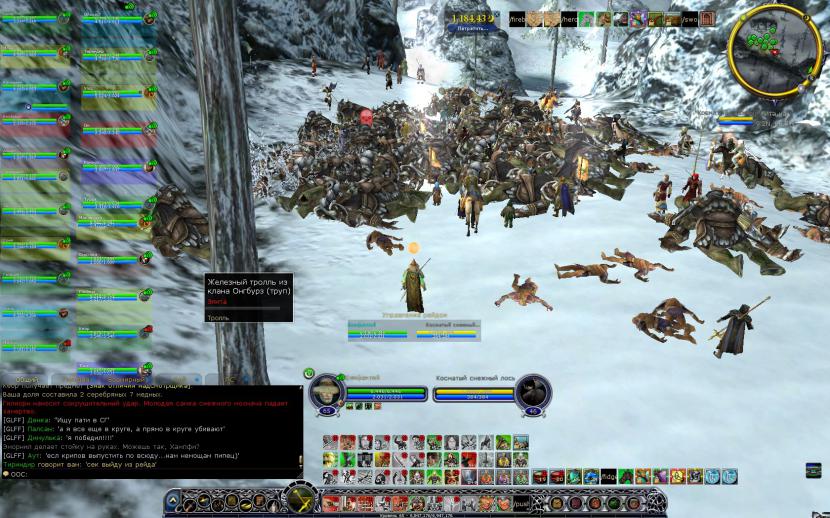Click the green horse icon in top bar
Screen dimensions: 830x518
click(587, 19)
